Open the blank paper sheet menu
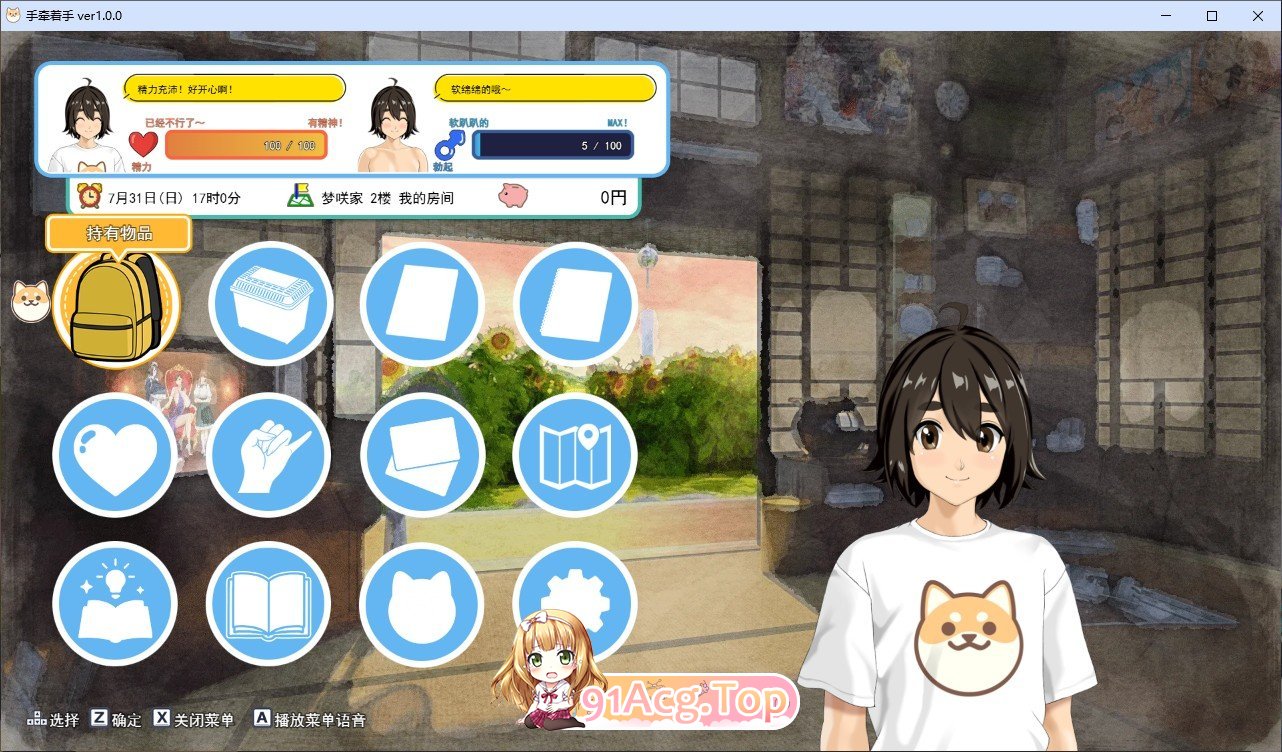This screenshot has width=1282, height=752. point(422,304)
